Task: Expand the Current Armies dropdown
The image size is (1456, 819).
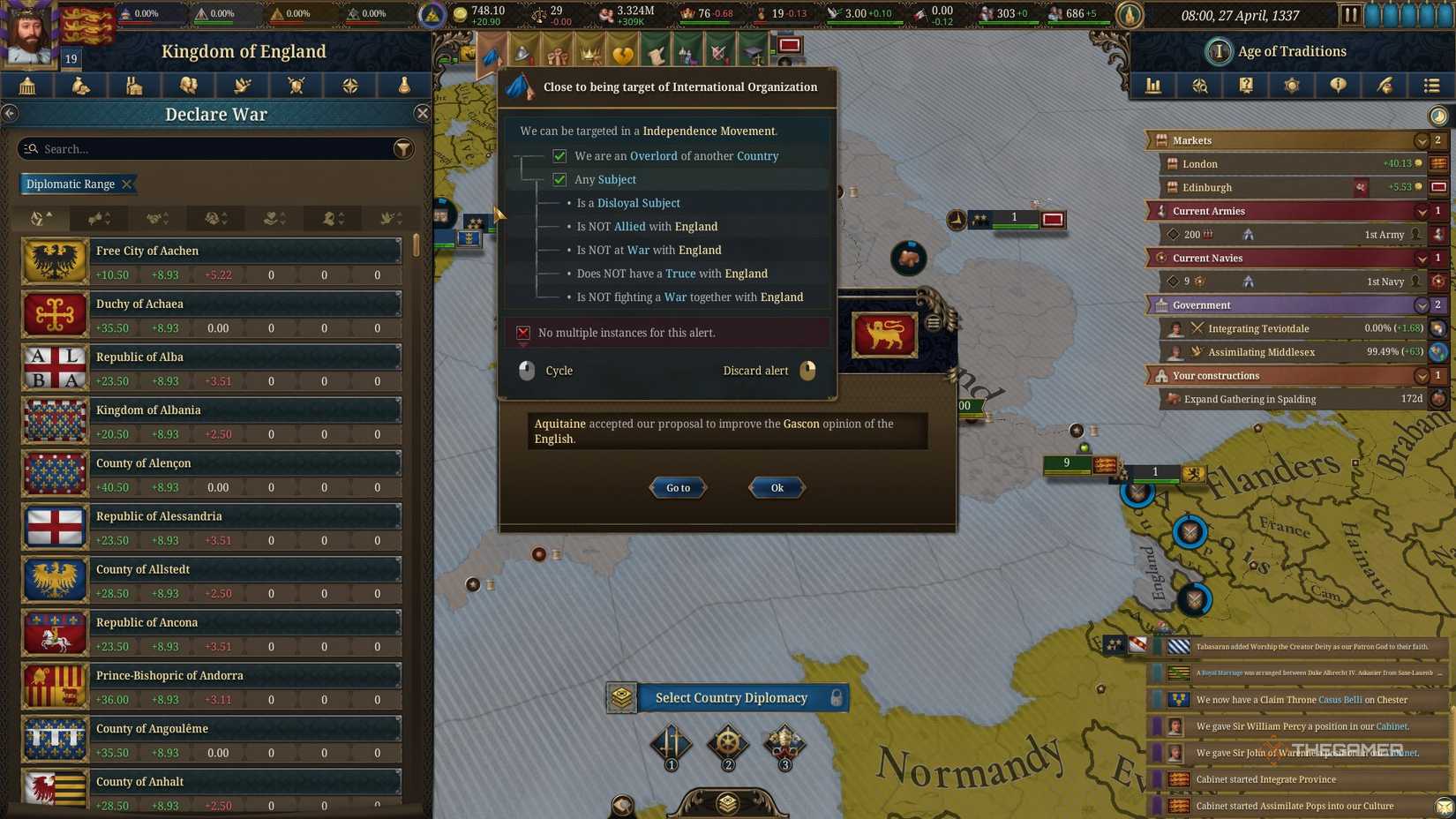Action: click(1421, 211)
